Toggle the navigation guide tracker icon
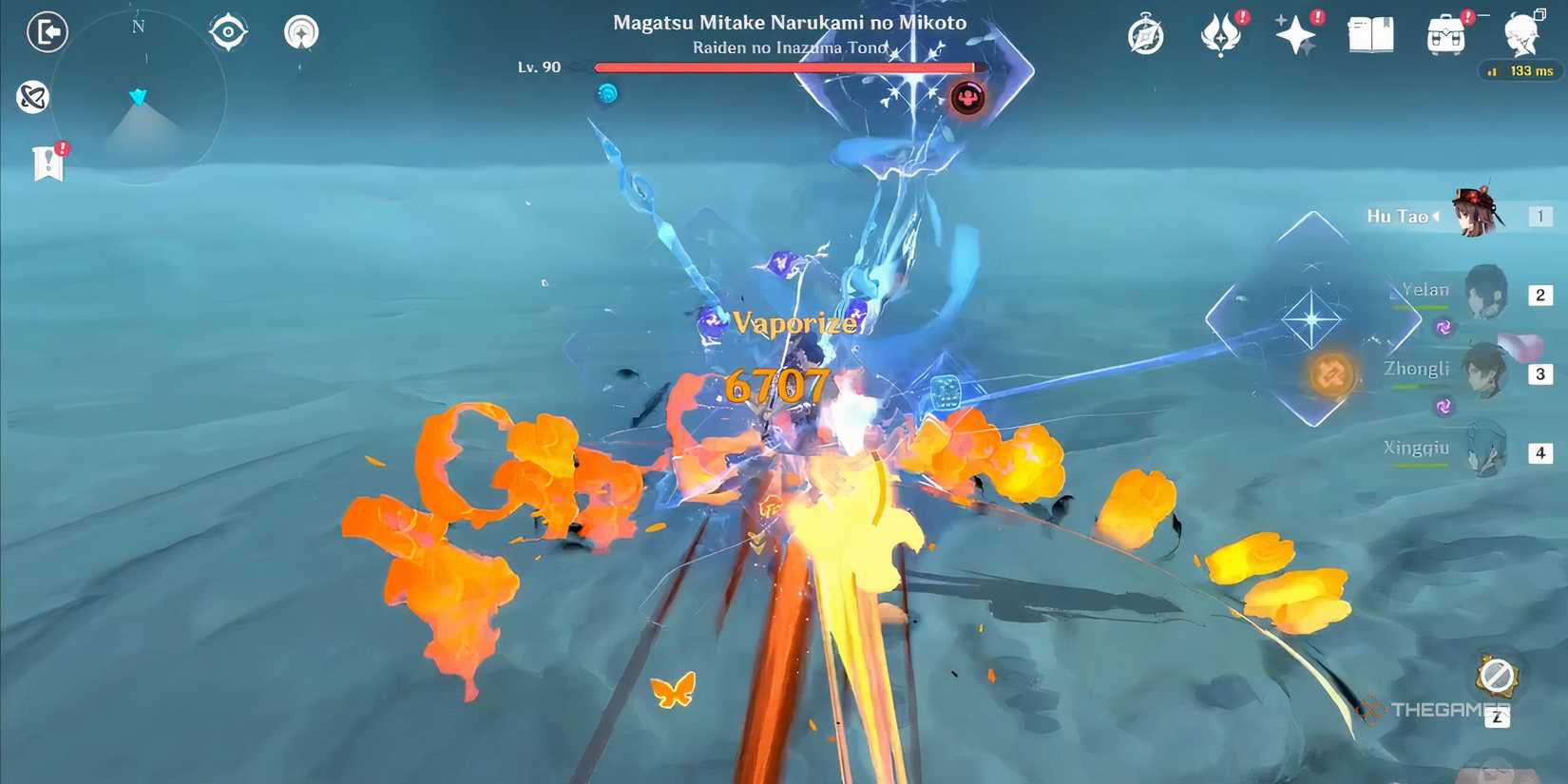Image resolution: width=1568 pixels, height=784 pixels. pyautogui.click(x=301, y=30)
